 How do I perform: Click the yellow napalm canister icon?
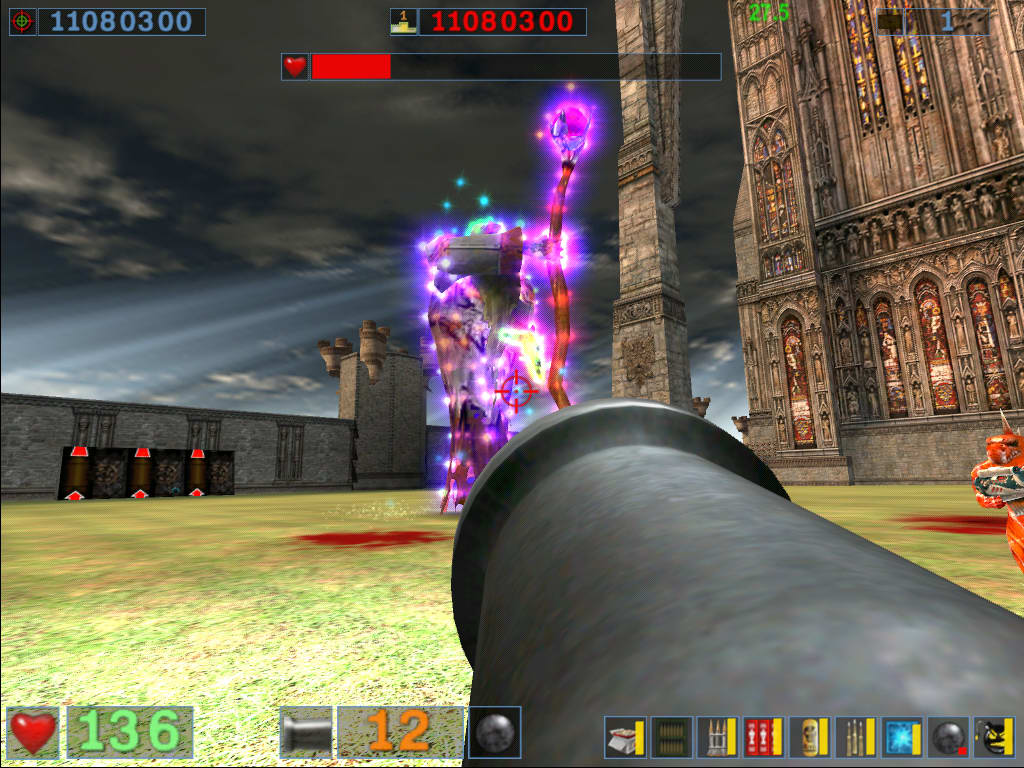pyautogui.click(x=809, y=738)
